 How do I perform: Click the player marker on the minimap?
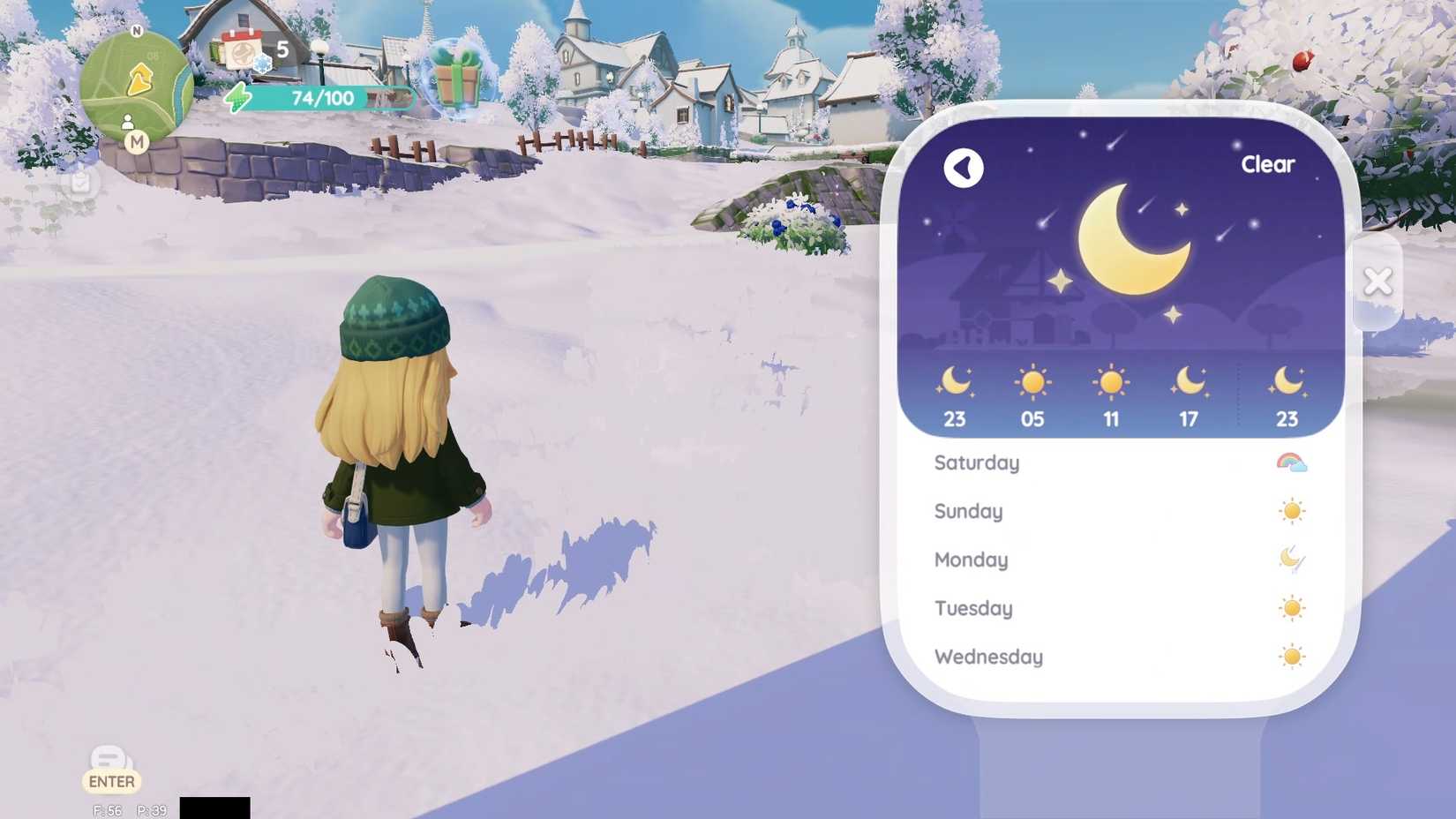(x=129, y=122)
